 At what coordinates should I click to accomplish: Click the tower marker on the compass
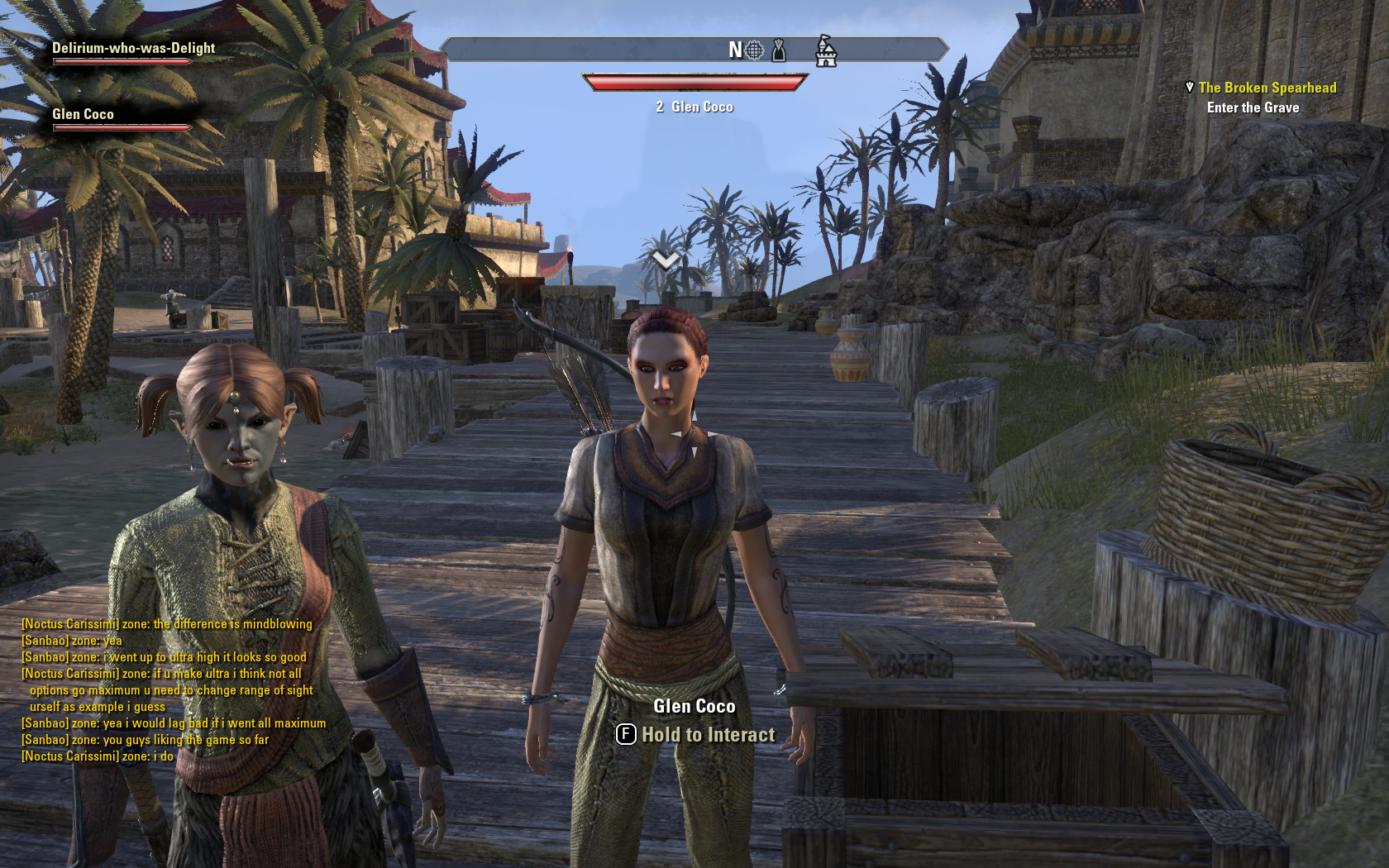click(826, 51)
